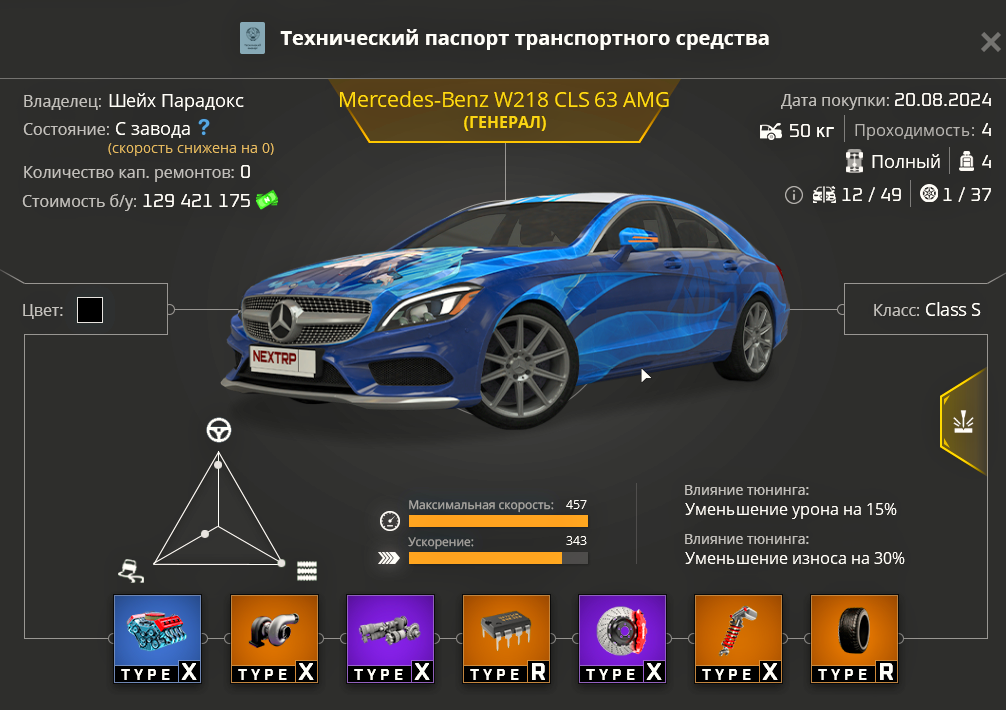Click the info icon beside 12 / 49
Image resolution: width=1006 pixels, height=710 pixels.
(x=794, y=195)
